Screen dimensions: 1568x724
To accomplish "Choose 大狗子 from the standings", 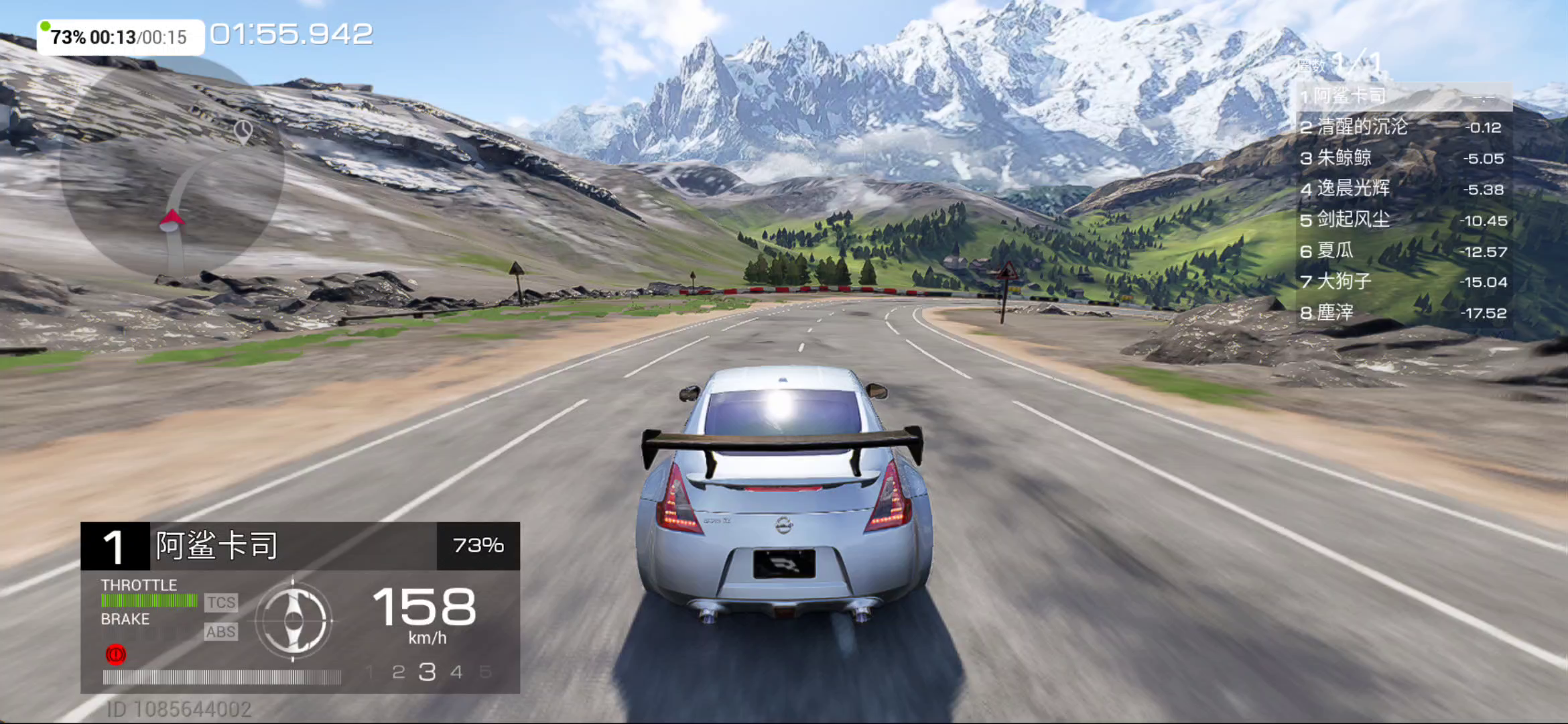I will pyautogui.click(x=1403, y=282).
